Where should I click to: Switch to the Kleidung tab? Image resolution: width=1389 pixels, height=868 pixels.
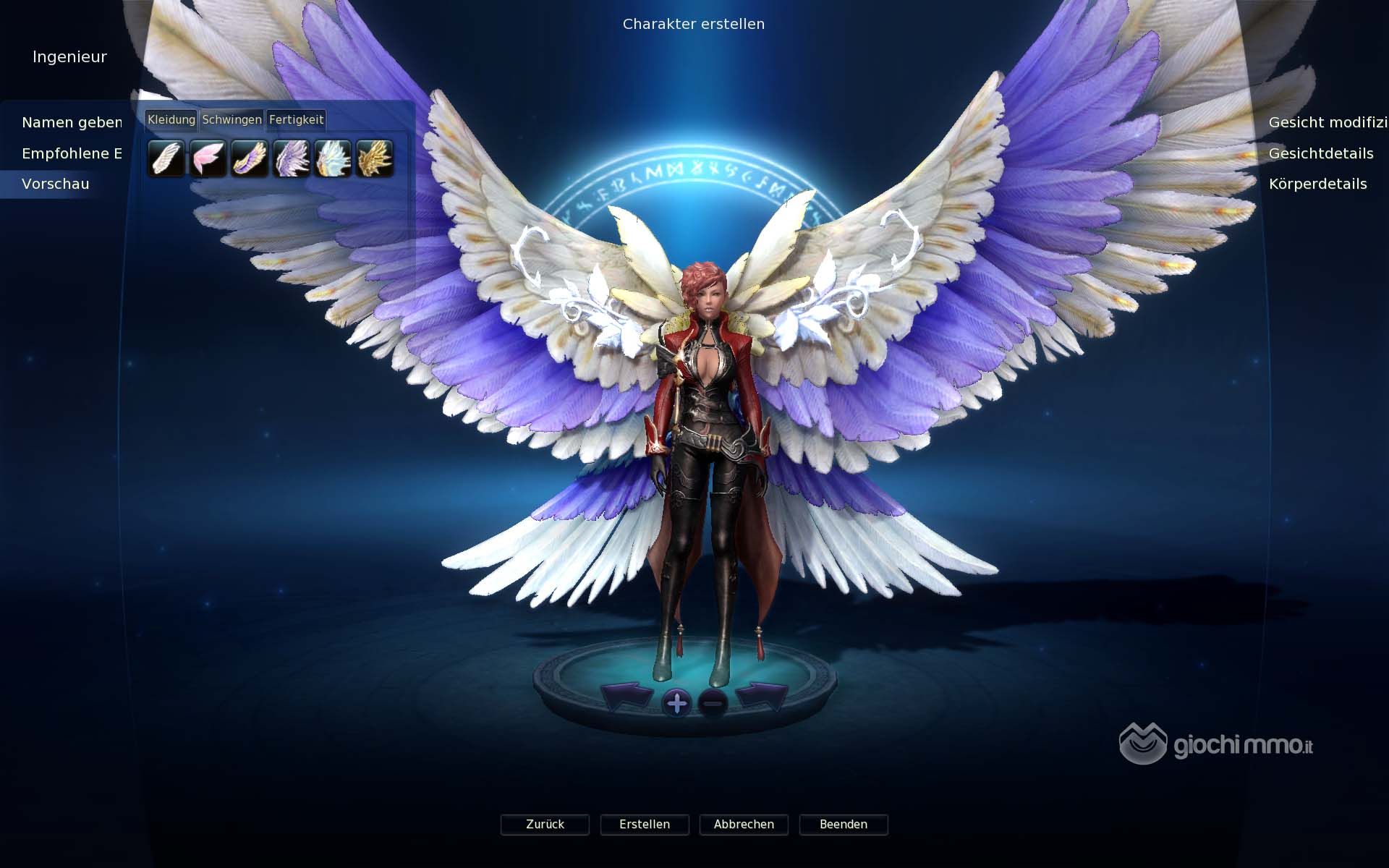coord(171,119)
